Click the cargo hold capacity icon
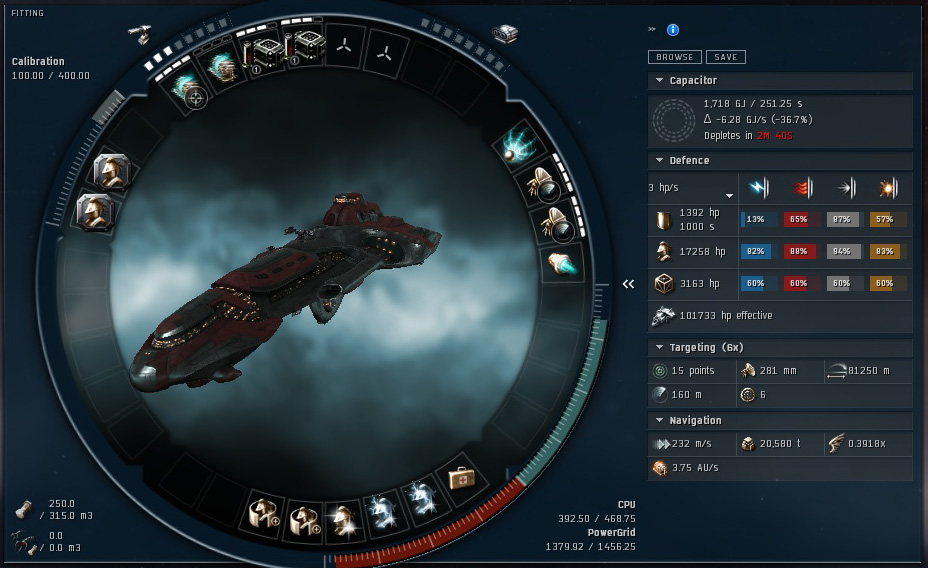 [22, 510]
